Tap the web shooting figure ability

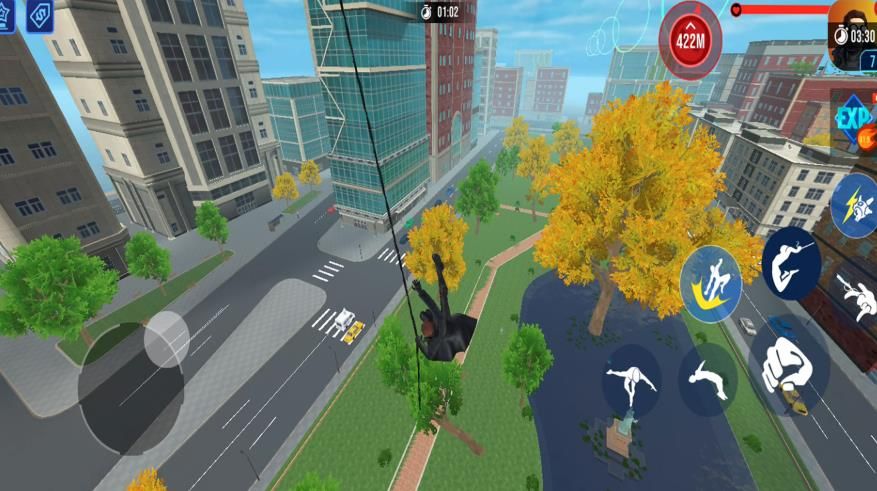(x=858, y=294)
